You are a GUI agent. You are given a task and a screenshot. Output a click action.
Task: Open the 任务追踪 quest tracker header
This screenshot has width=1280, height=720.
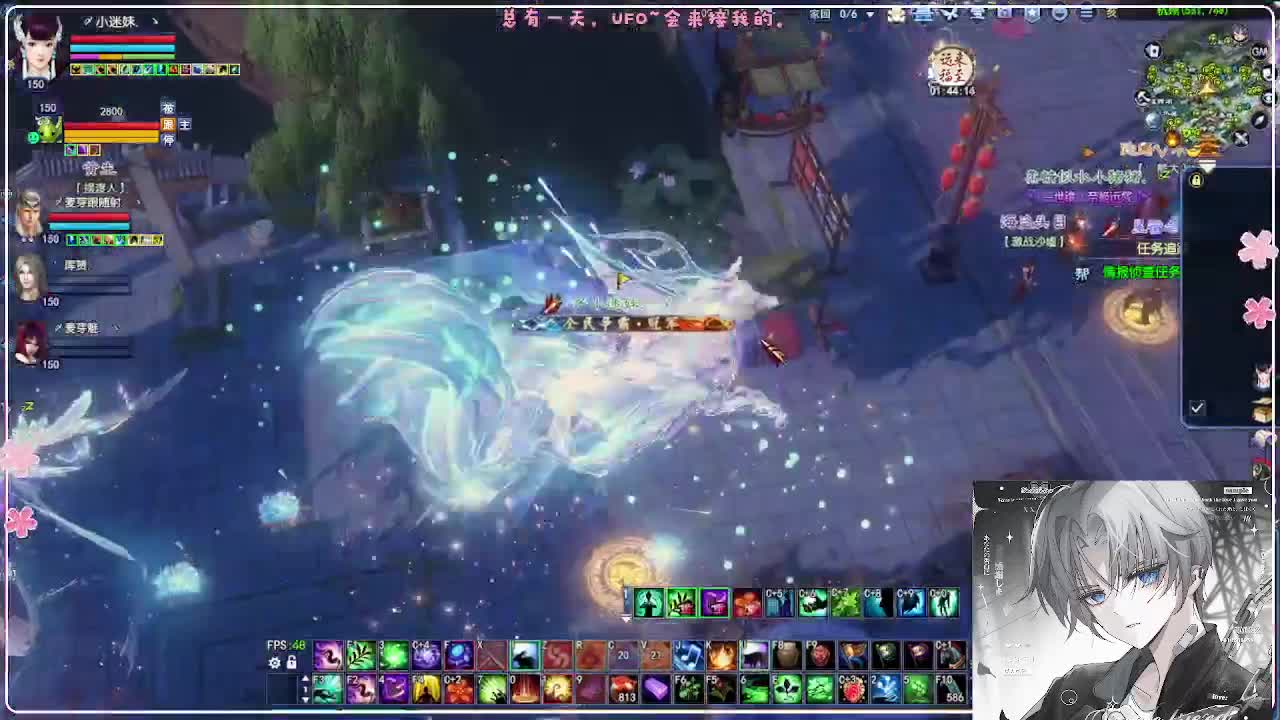pyautogui.click(x=1158, y=247)
